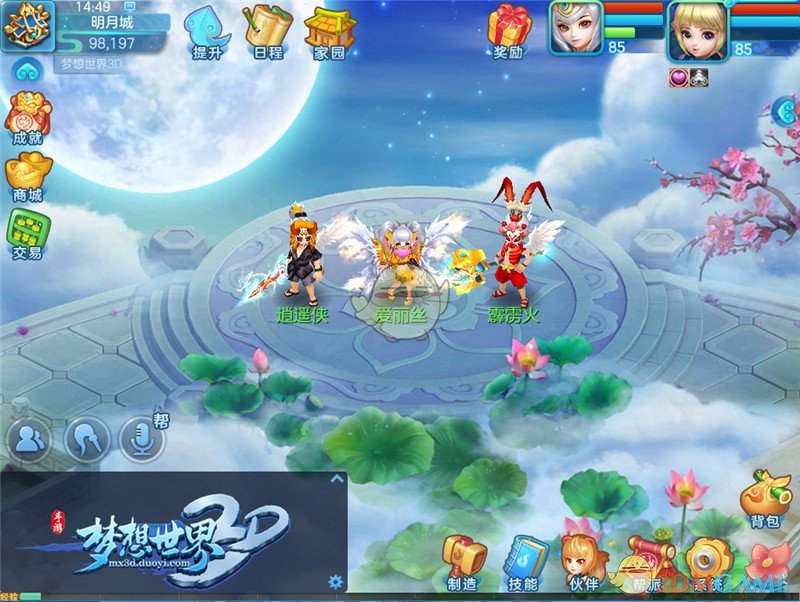This screenshot has width=800, height=602.
Task: Activate the guild voice microphone button
Action: (x=142, y=438)
